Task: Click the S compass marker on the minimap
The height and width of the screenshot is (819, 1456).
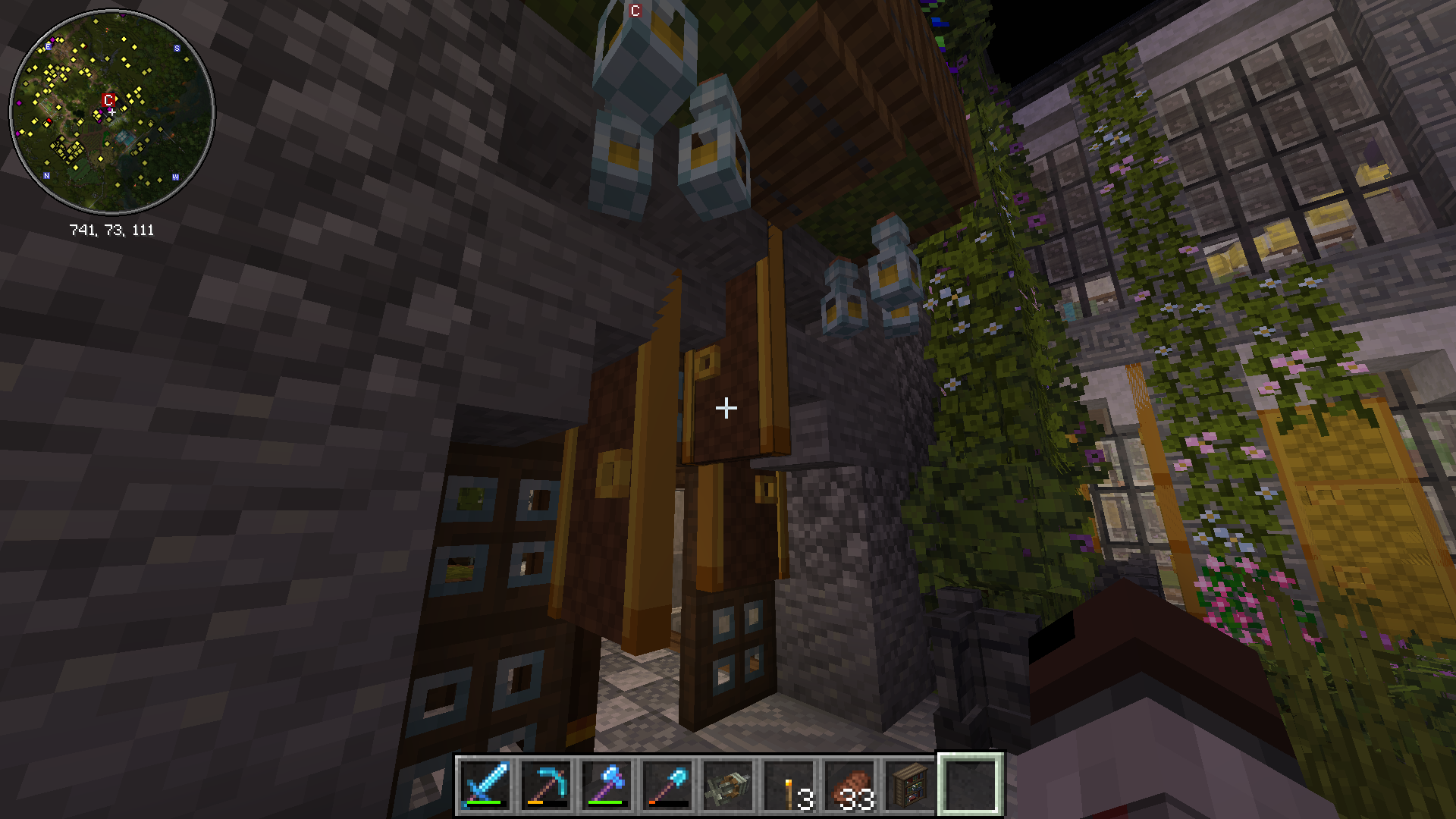Action: 177,48
